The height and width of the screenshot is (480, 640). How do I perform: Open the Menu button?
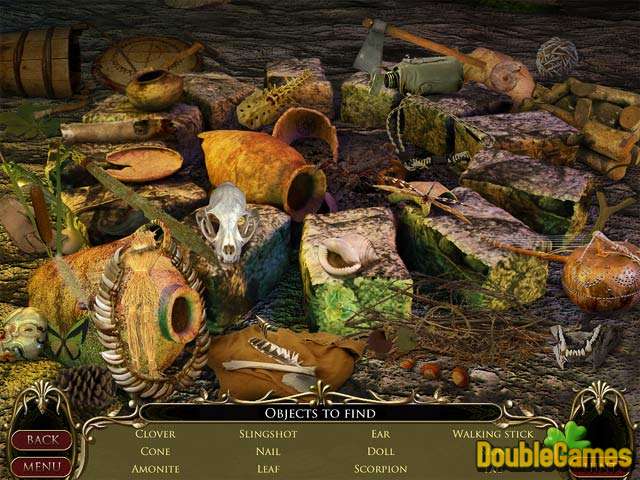[x=41, y=465]
